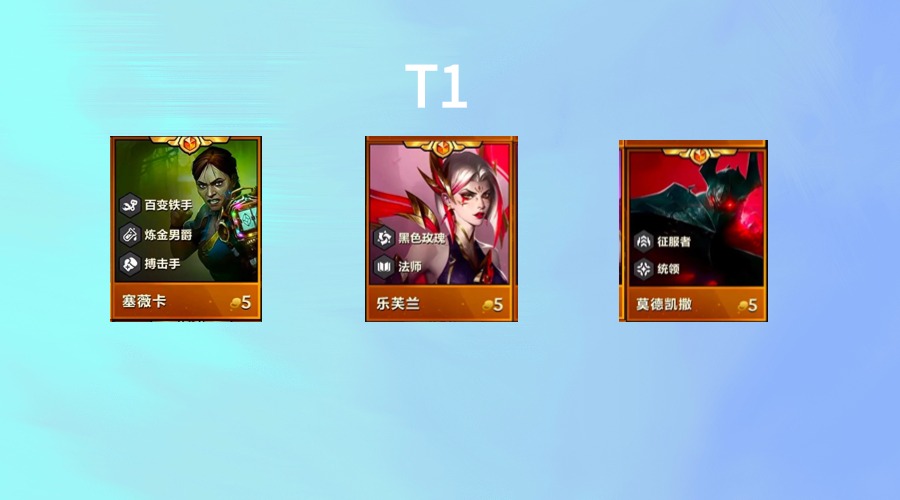Choose the 乐芙兰 champion card

click(441, 229)
